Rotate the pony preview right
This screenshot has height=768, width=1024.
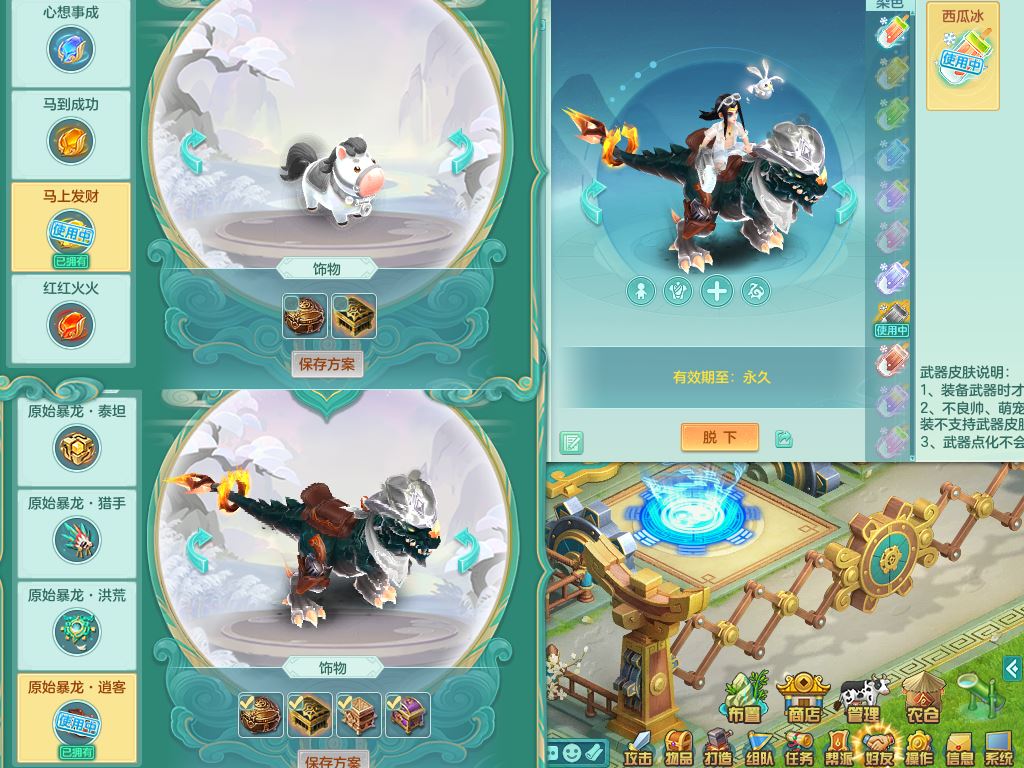(x=459, y=153)
